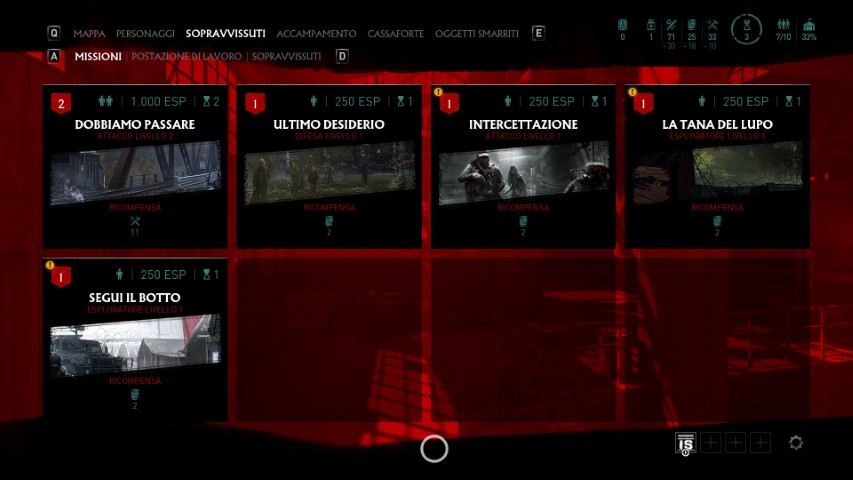Select the Segui il Botto mission card
Viewport: 853px width, 480px height.
coord(135,340)
